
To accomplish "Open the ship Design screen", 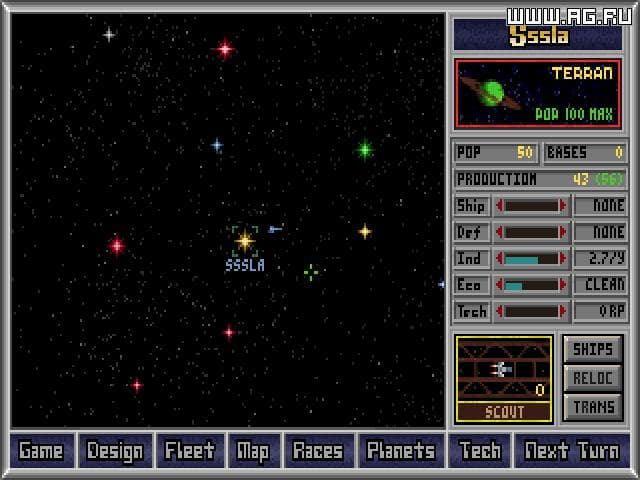I will tap(115, 450).
